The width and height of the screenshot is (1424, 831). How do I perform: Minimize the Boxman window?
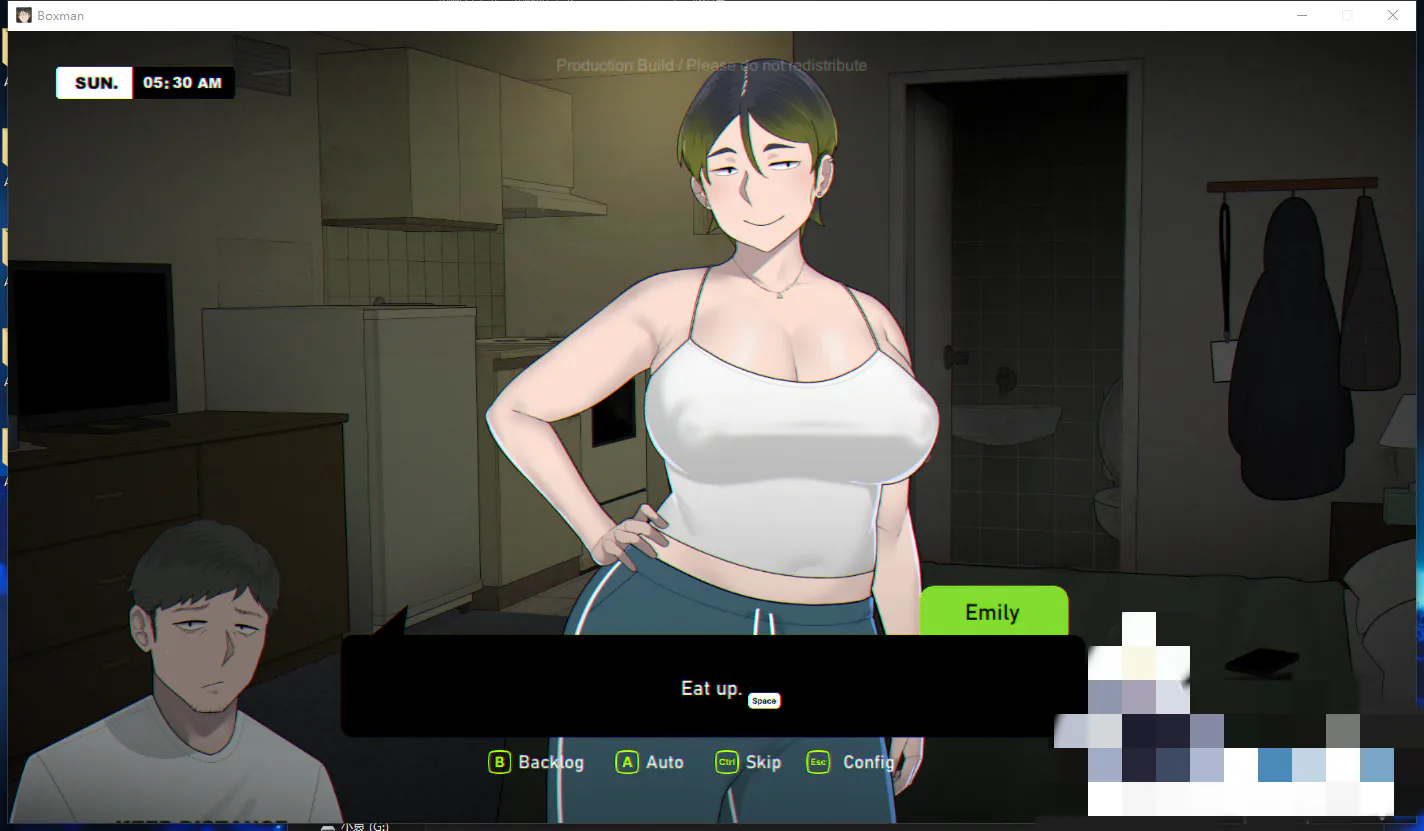pos(1302,15)
